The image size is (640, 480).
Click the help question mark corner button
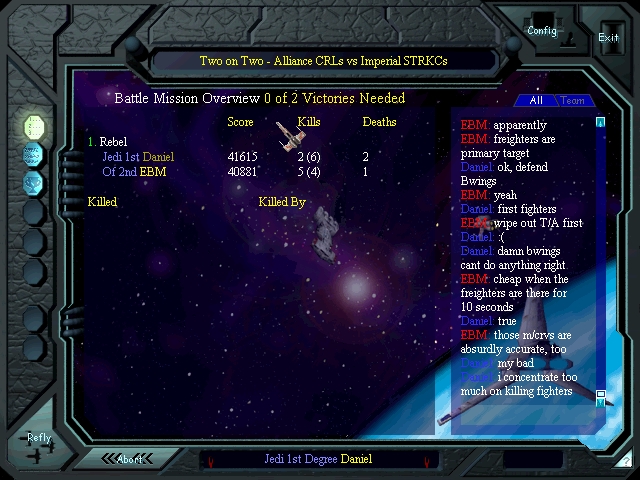coord(624,460)
